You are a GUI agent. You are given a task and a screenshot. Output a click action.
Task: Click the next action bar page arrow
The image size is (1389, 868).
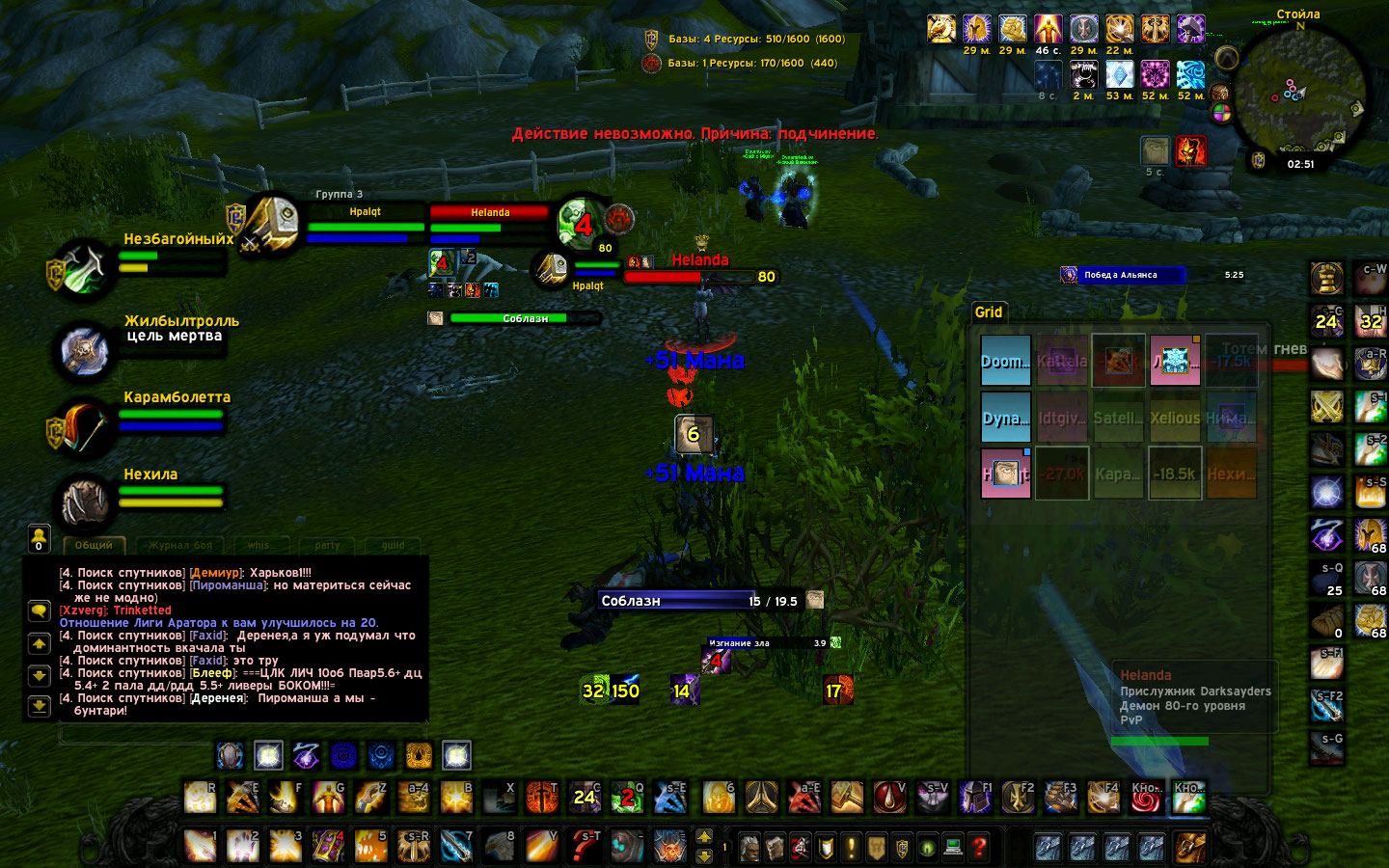click(x=704, y=837)
